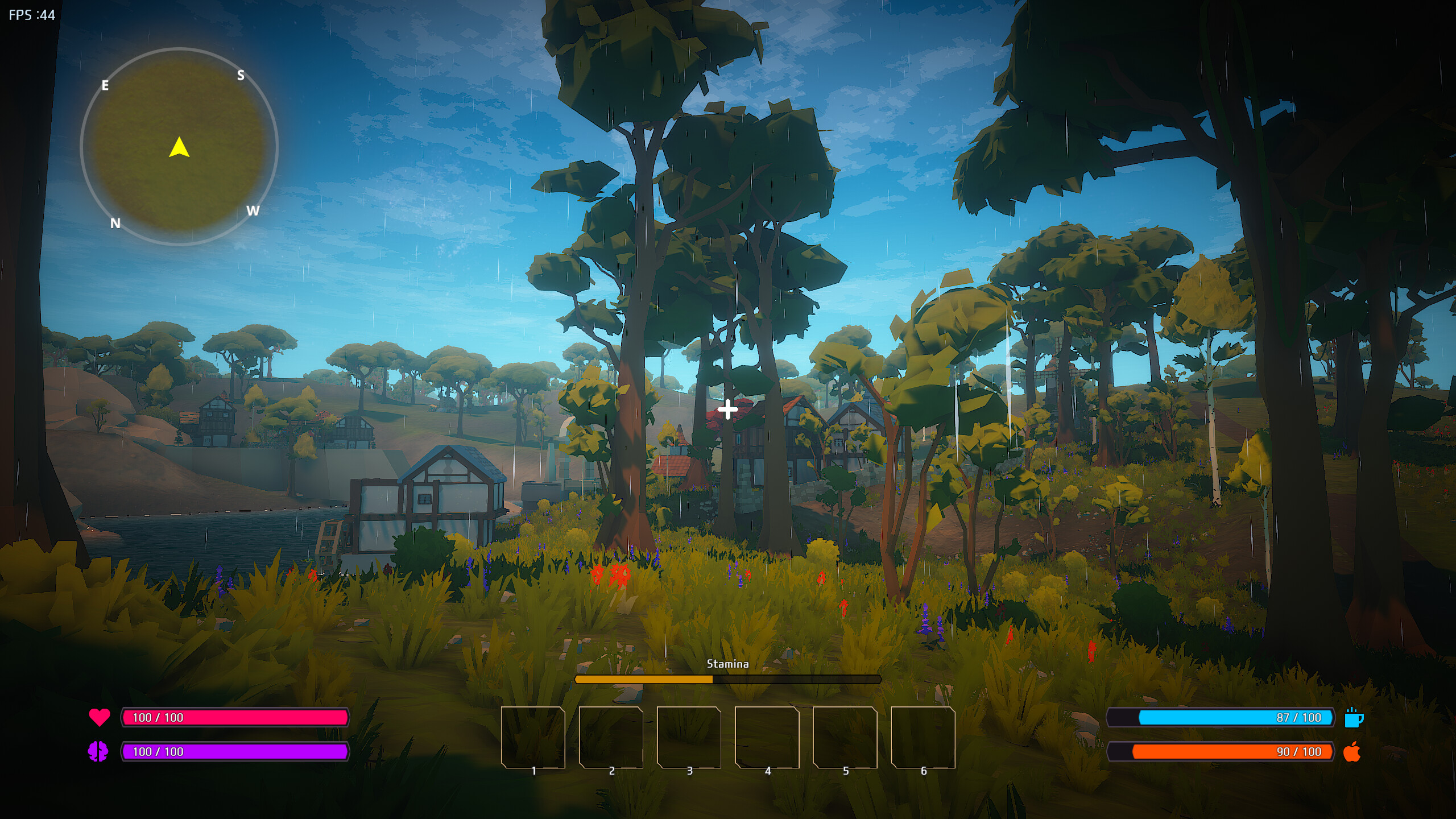Image resolution: width=1456 pixels, height=819 pixels.
Task: Click the S marker on the compass
Action: click(x=241, y=75)
